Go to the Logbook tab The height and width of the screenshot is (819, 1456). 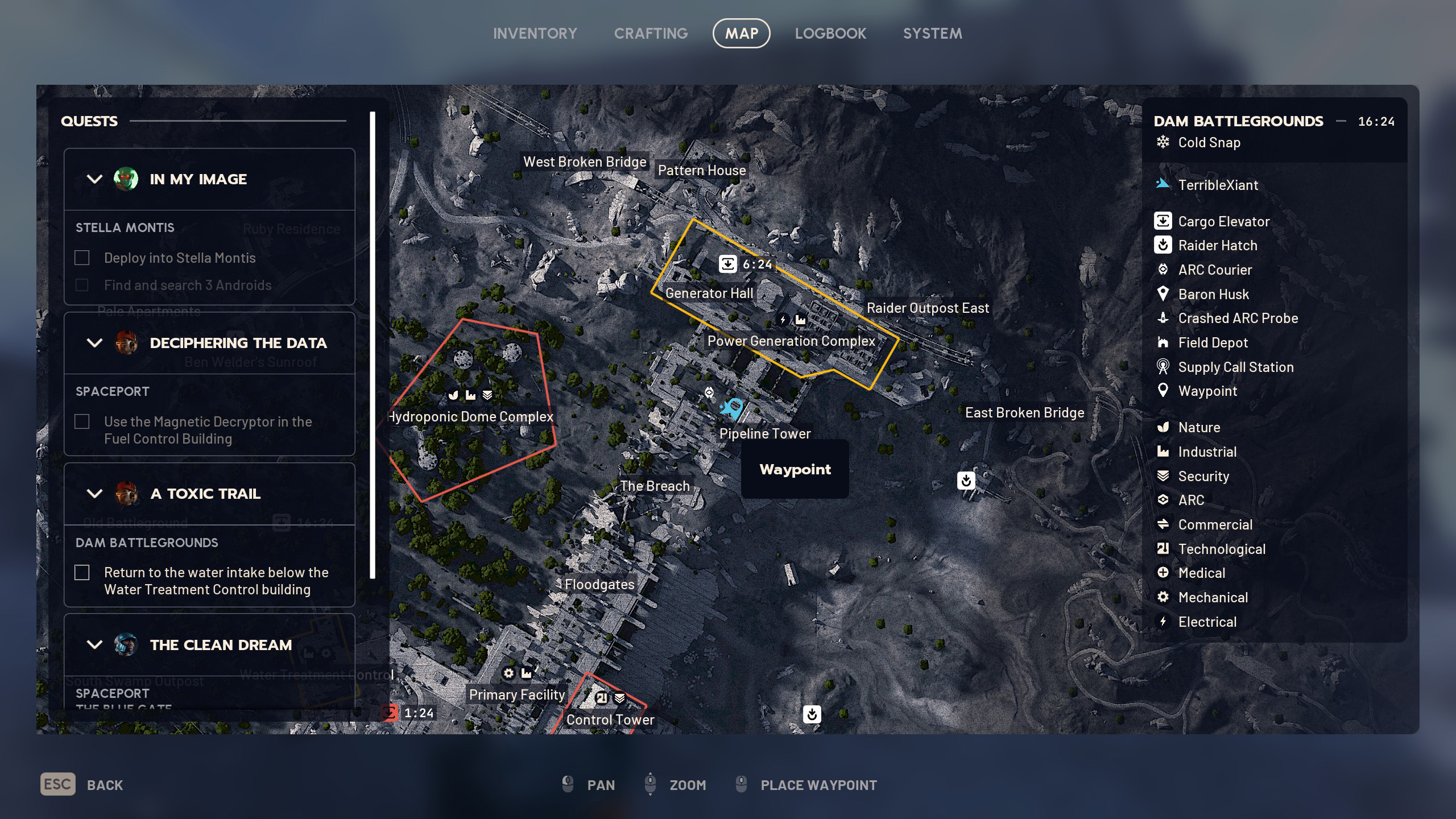click(x=830, y=34)
